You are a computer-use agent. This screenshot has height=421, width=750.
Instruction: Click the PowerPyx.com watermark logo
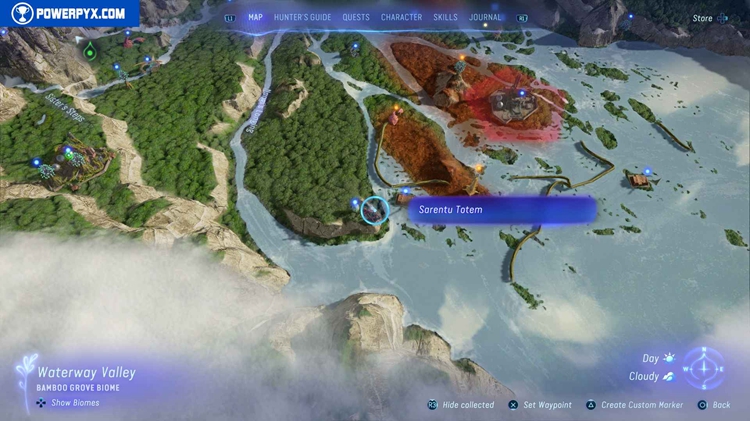pos(68,13)
